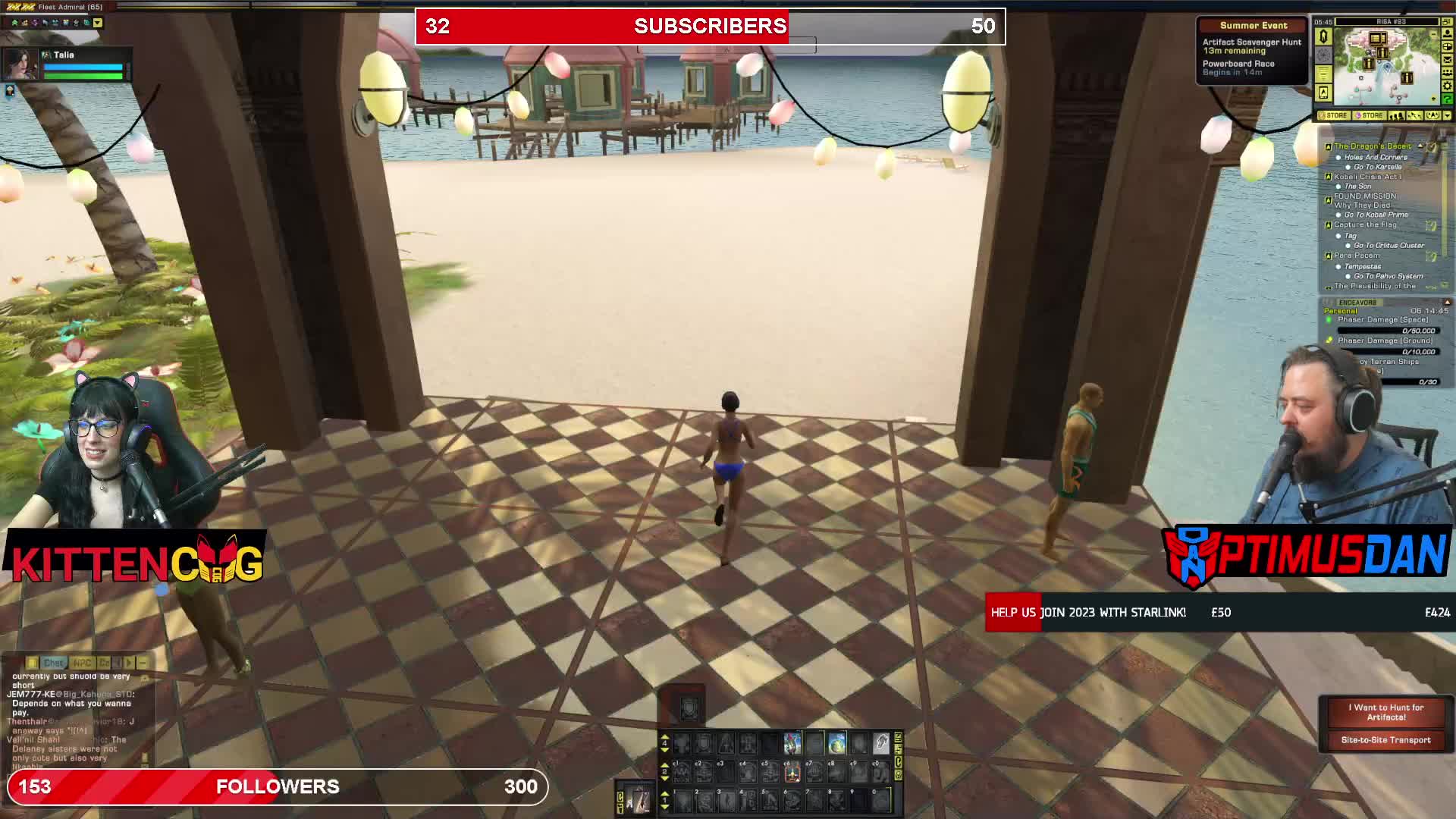
Task: Open the Summer Event panel
Action: (1253, 26)
